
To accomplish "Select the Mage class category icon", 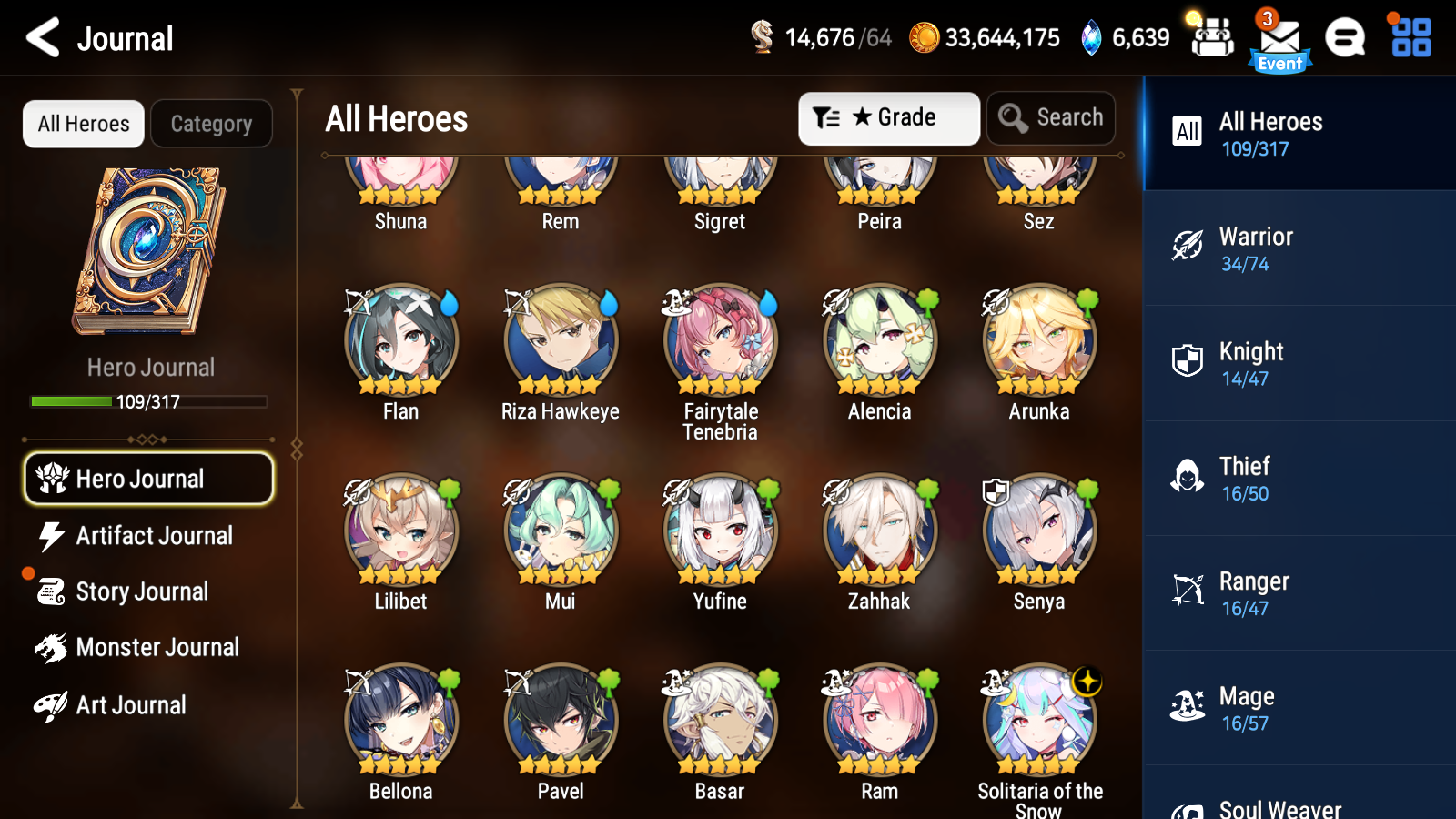I will click(1188, 707).
